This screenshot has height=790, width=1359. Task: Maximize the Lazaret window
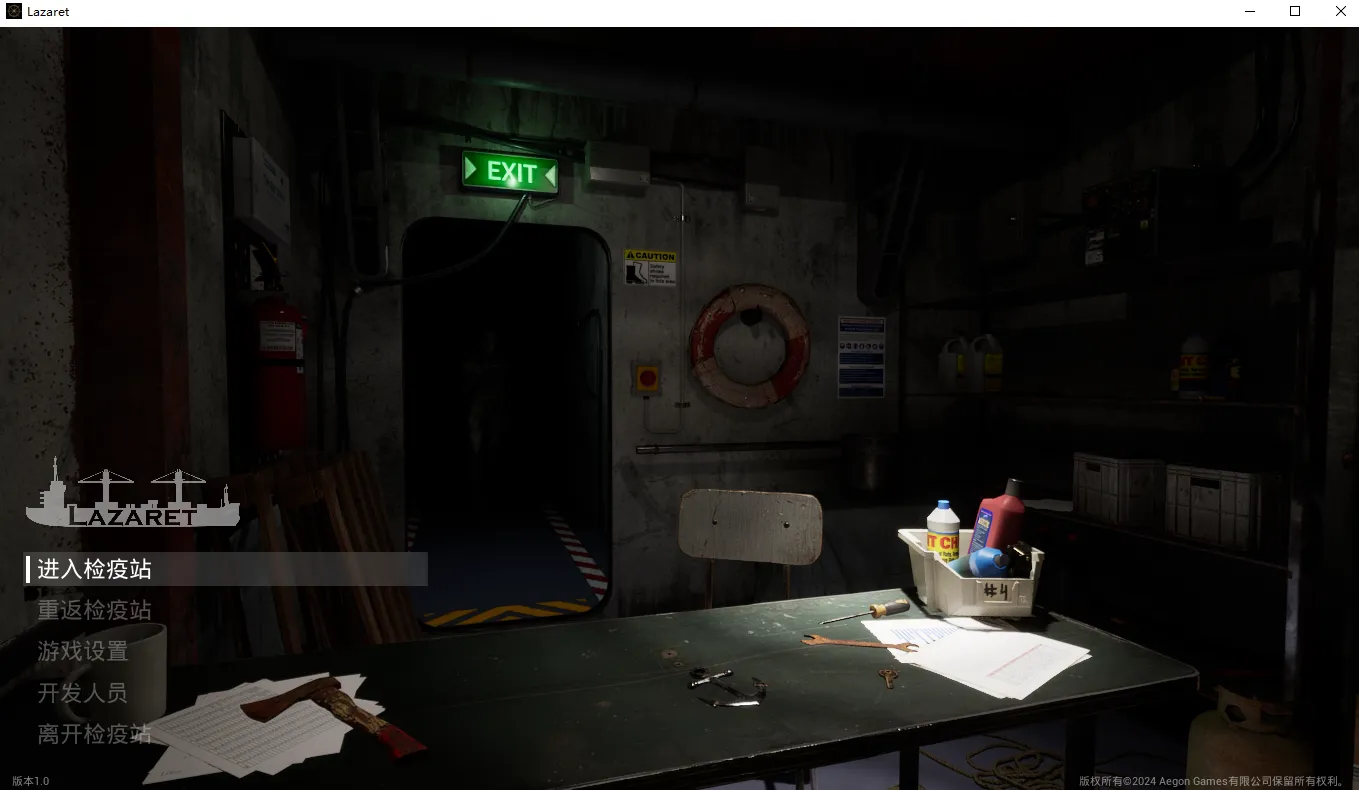click(1295, 12)
